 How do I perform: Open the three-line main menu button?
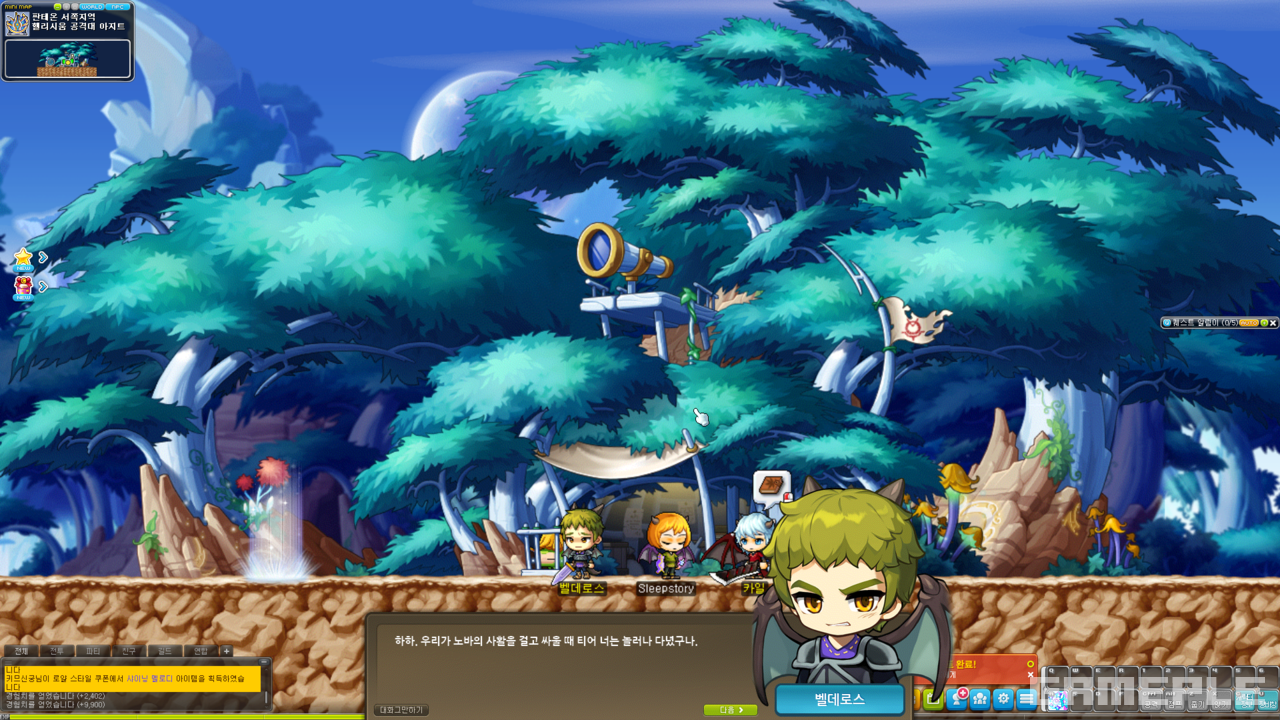[x=1027, y=699]
